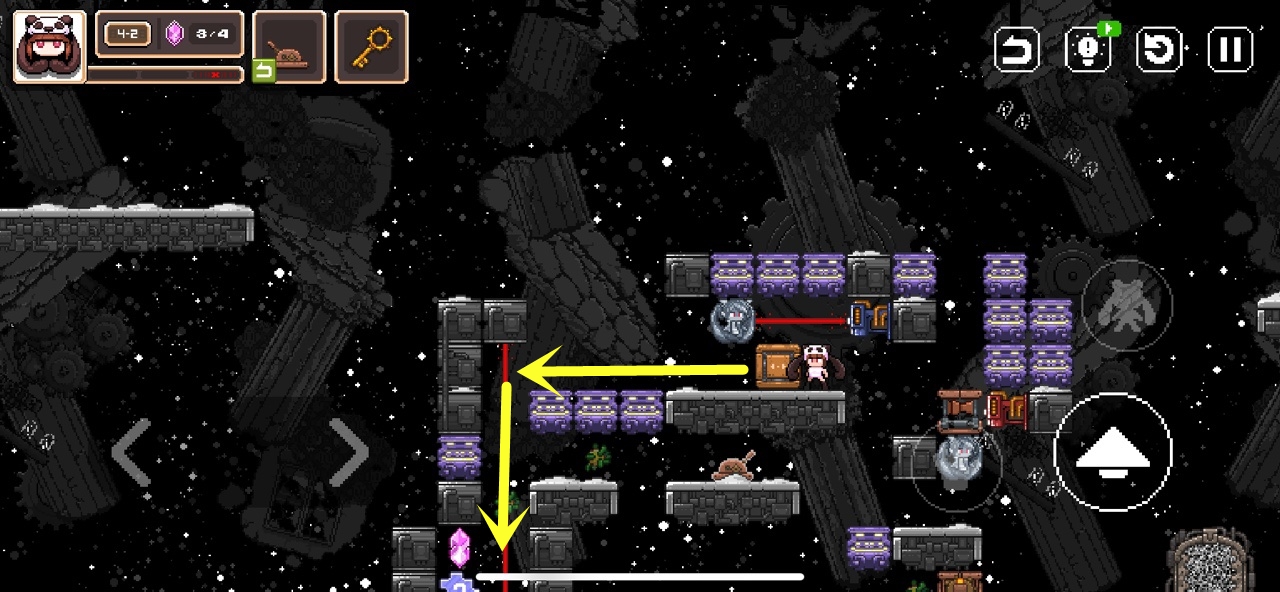This screenshot has height=592, width=1280.
Task: Move left with the left arrow
Action: pyautogui.click(x=132, y=453)
